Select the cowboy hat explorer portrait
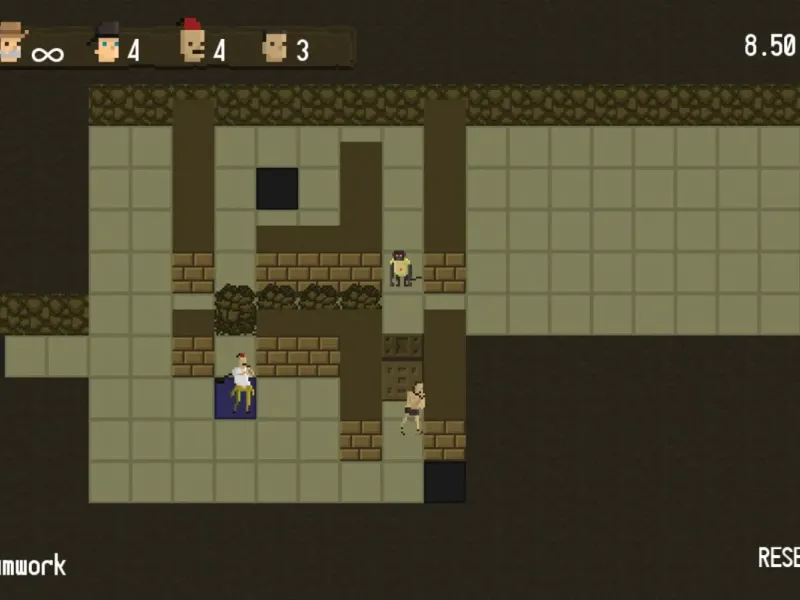Image resolution: width=800 pixels, height=600 pixels. (13, 44)
